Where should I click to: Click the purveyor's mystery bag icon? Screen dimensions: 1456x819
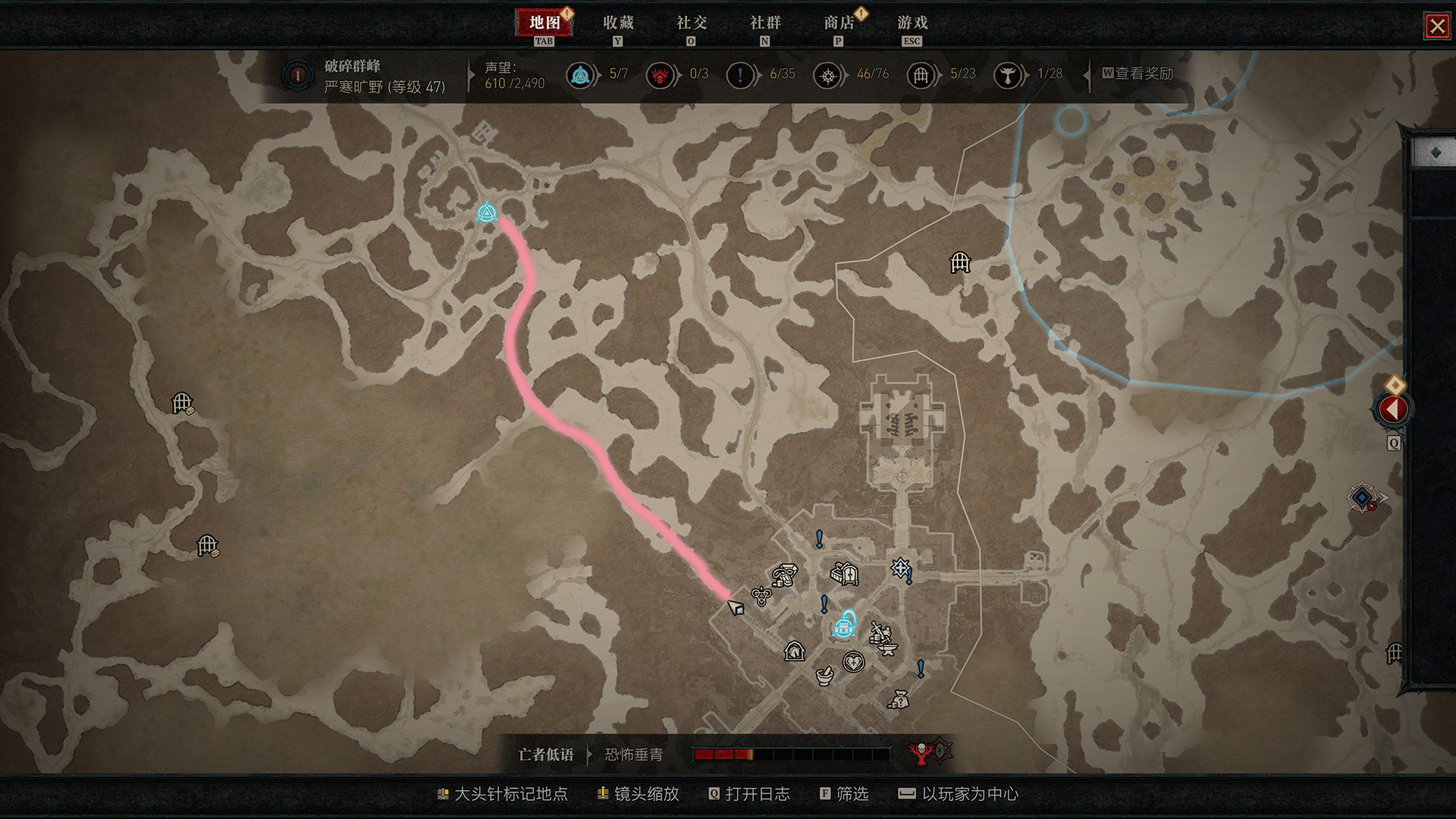click(x=900, y=701)
